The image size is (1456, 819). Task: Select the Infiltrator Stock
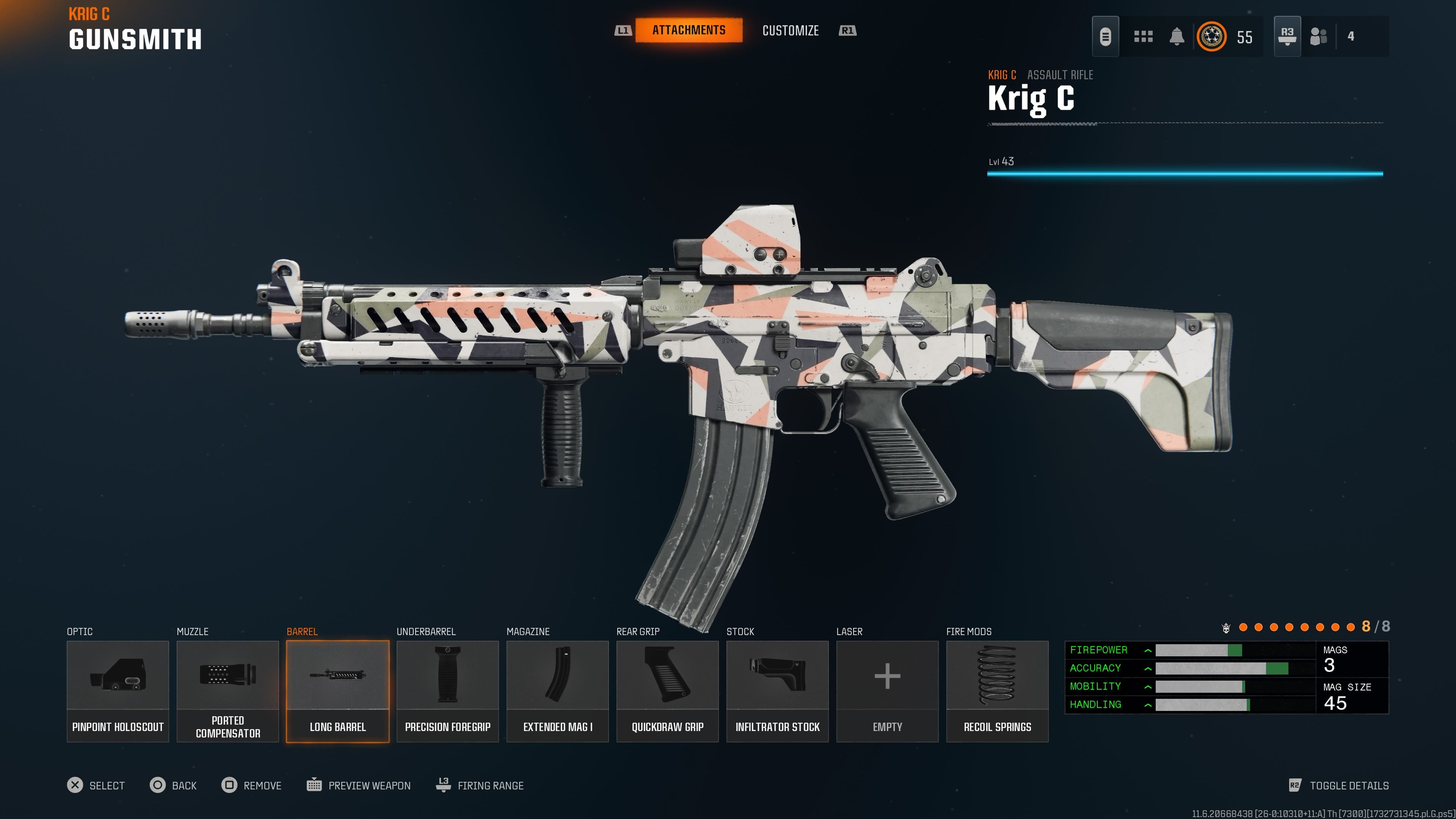(x=777, y=691)
